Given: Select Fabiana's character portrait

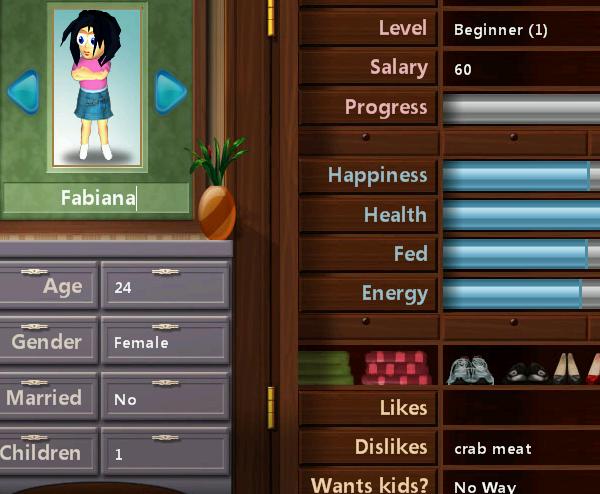Looking at the screenshot, I should click(96, 87).
